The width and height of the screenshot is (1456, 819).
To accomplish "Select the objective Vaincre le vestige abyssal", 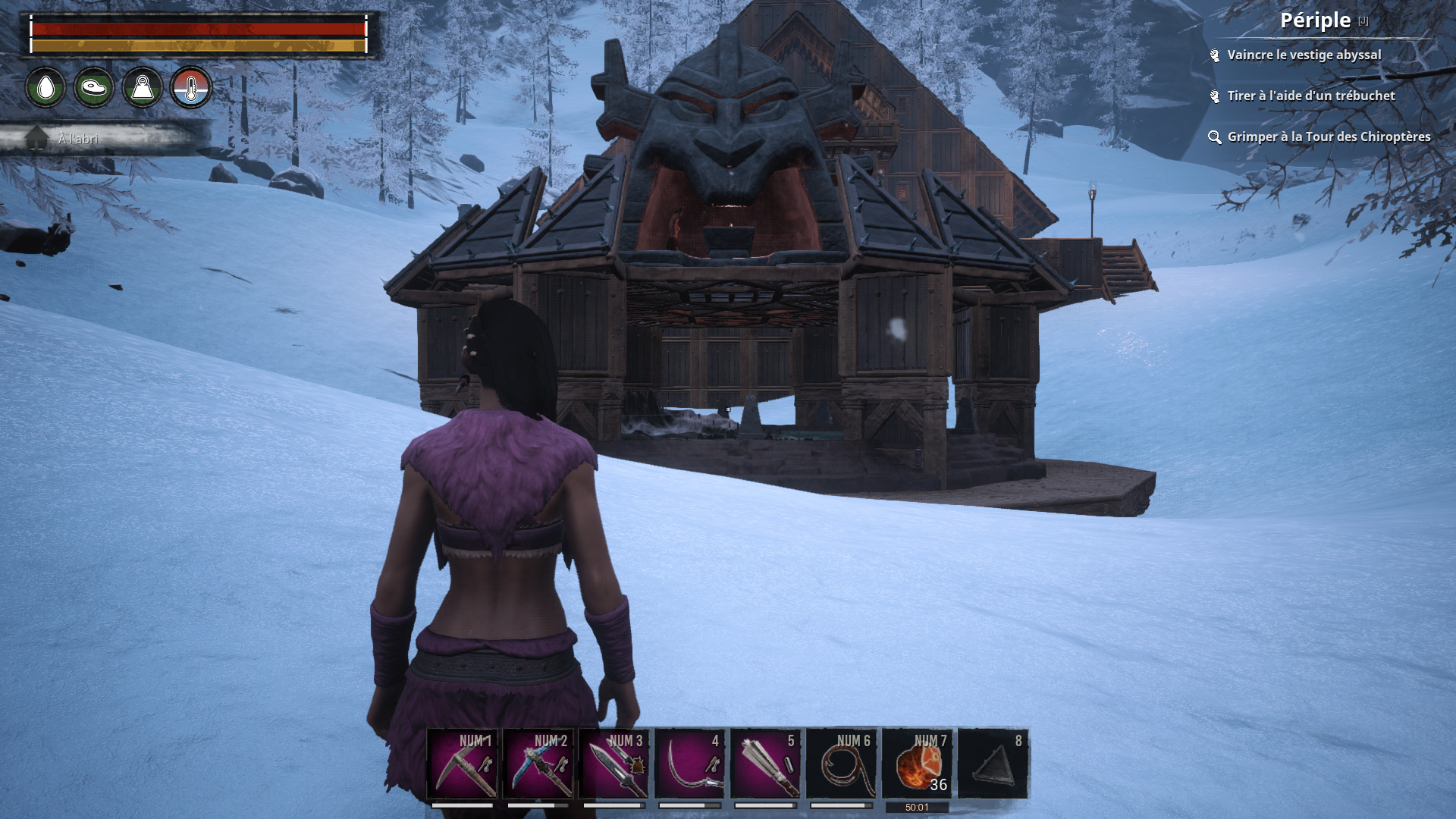I will tap(1304, 55).
